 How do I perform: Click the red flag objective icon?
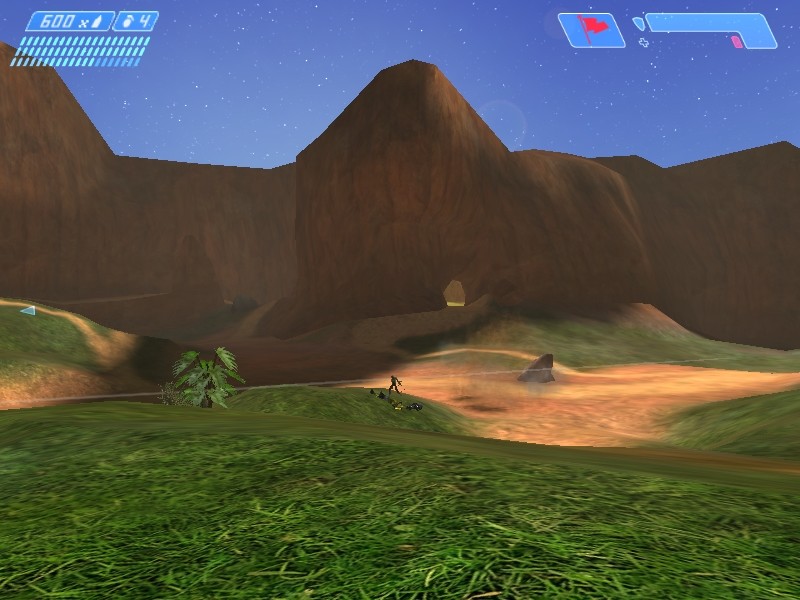pyautogui.click(x=591, y=29)
